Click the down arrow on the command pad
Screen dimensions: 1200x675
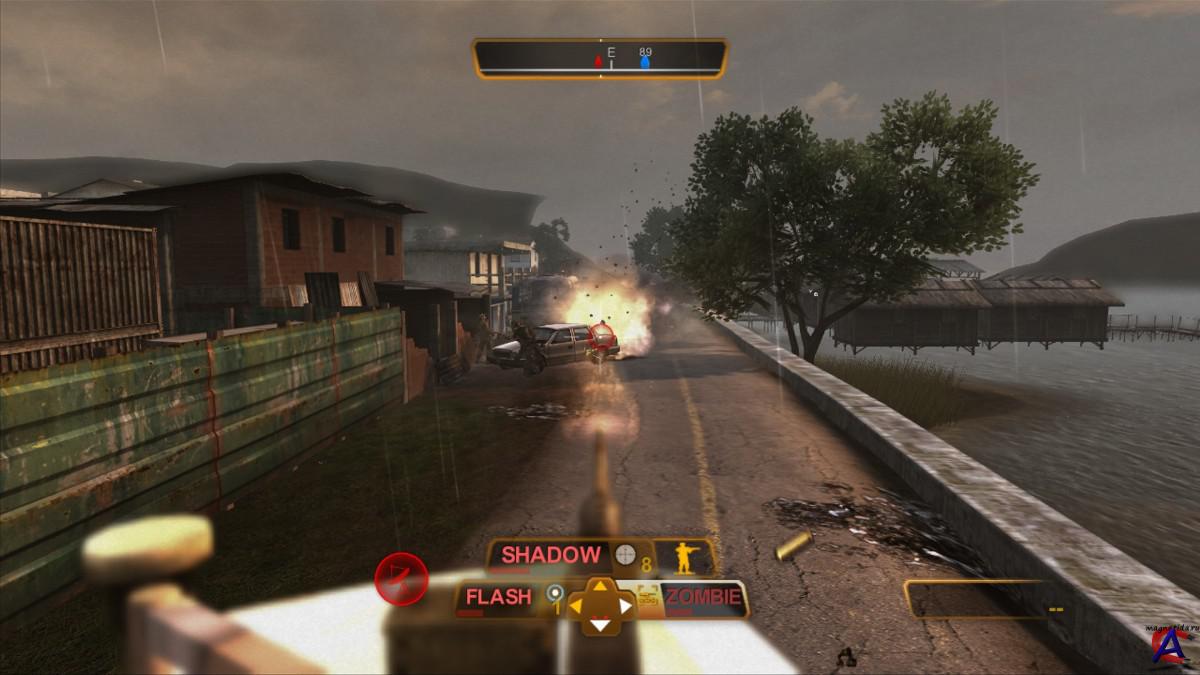point(600,626)
